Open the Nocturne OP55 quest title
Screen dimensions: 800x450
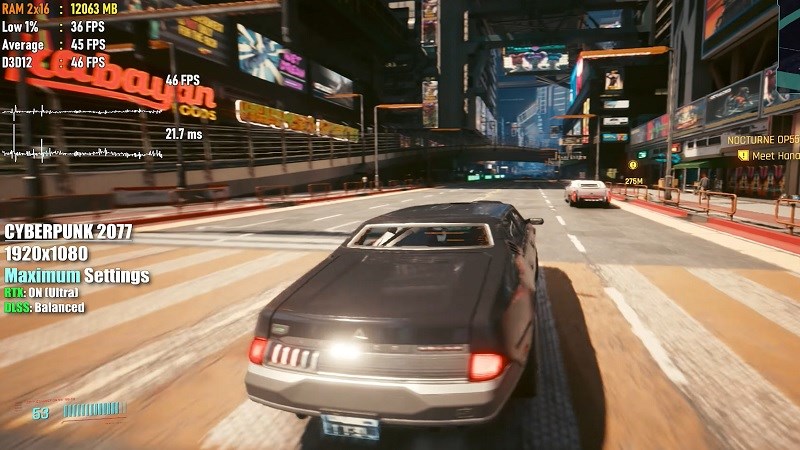coord(762,140)
